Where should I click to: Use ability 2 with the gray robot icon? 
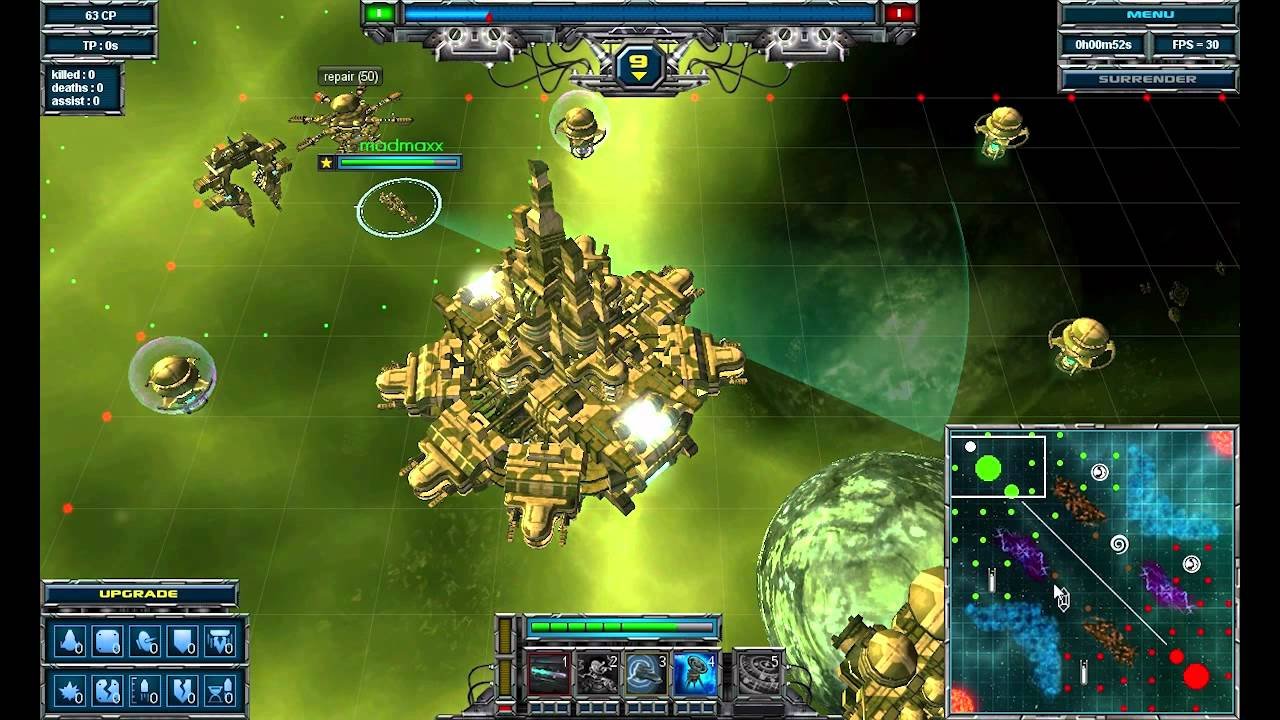[597, 673]
